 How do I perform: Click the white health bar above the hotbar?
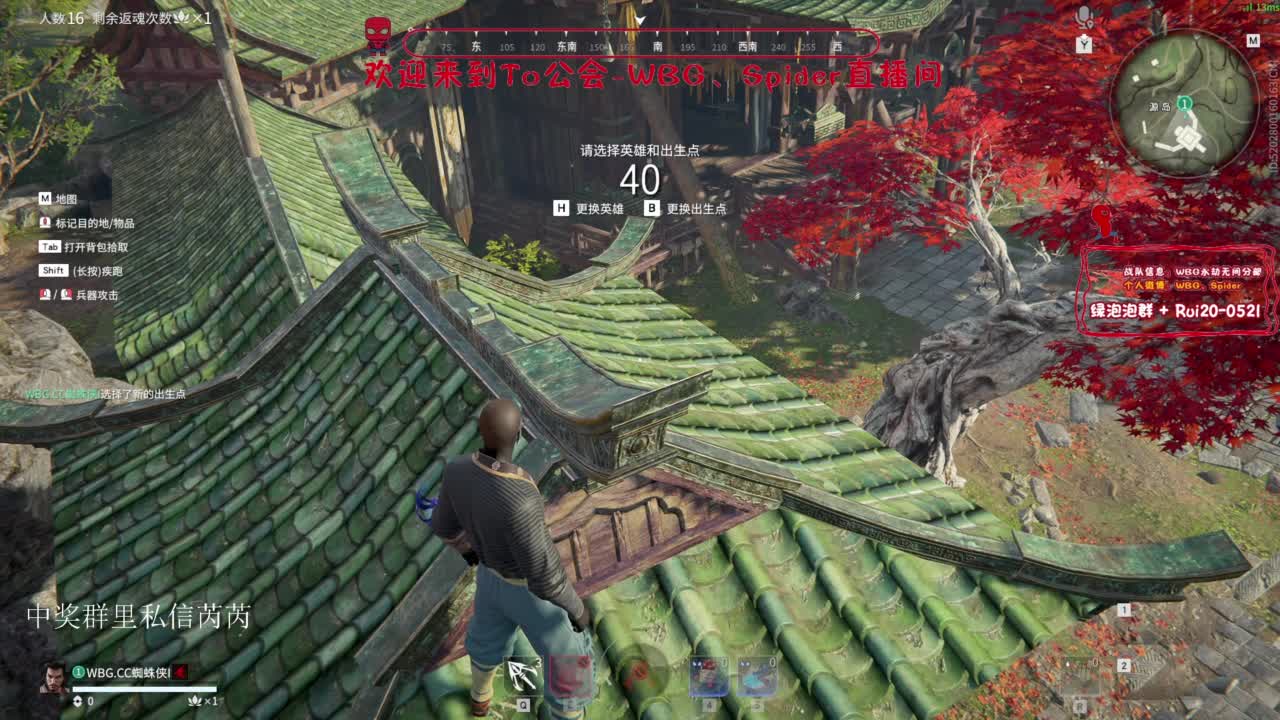pyautogui.click(x=145, y=689)
